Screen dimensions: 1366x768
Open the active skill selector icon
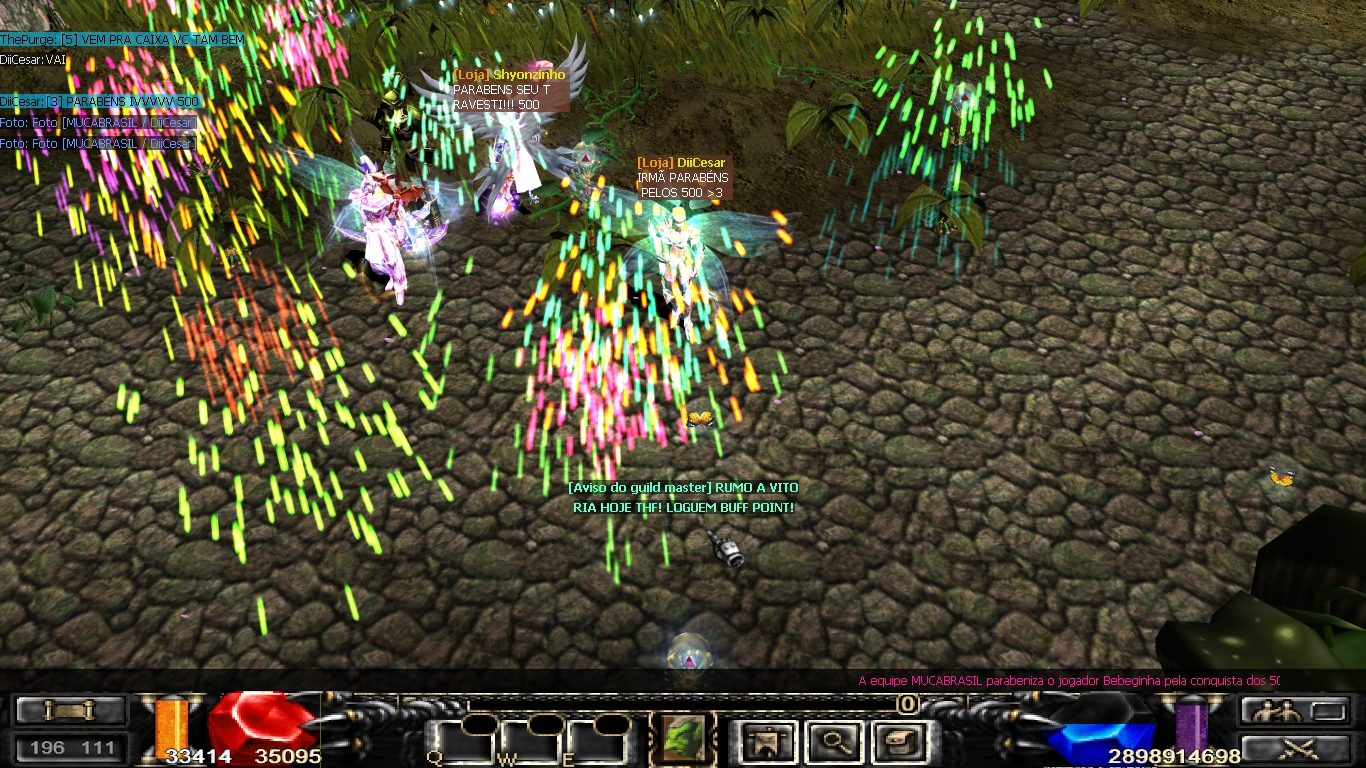(684, 740)
